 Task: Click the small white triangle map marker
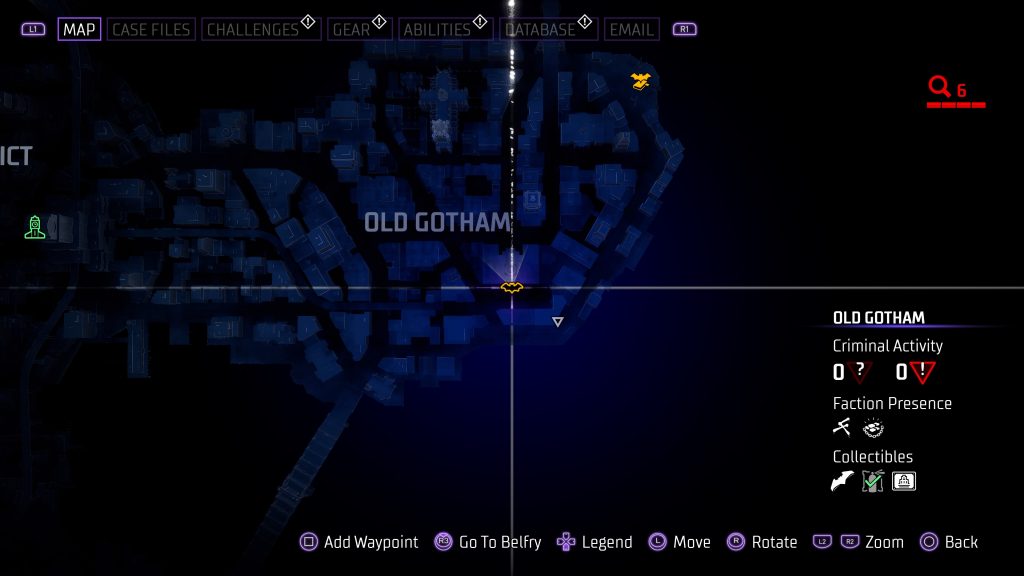tap(558, 321)
